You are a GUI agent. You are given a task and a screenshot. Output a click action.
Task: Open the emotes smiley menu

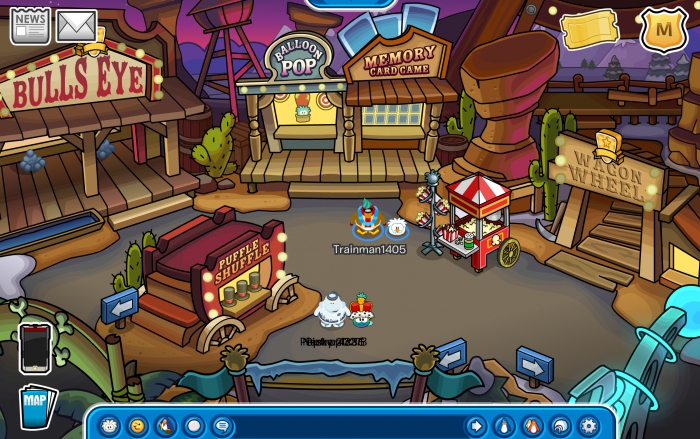coord(137,425)
